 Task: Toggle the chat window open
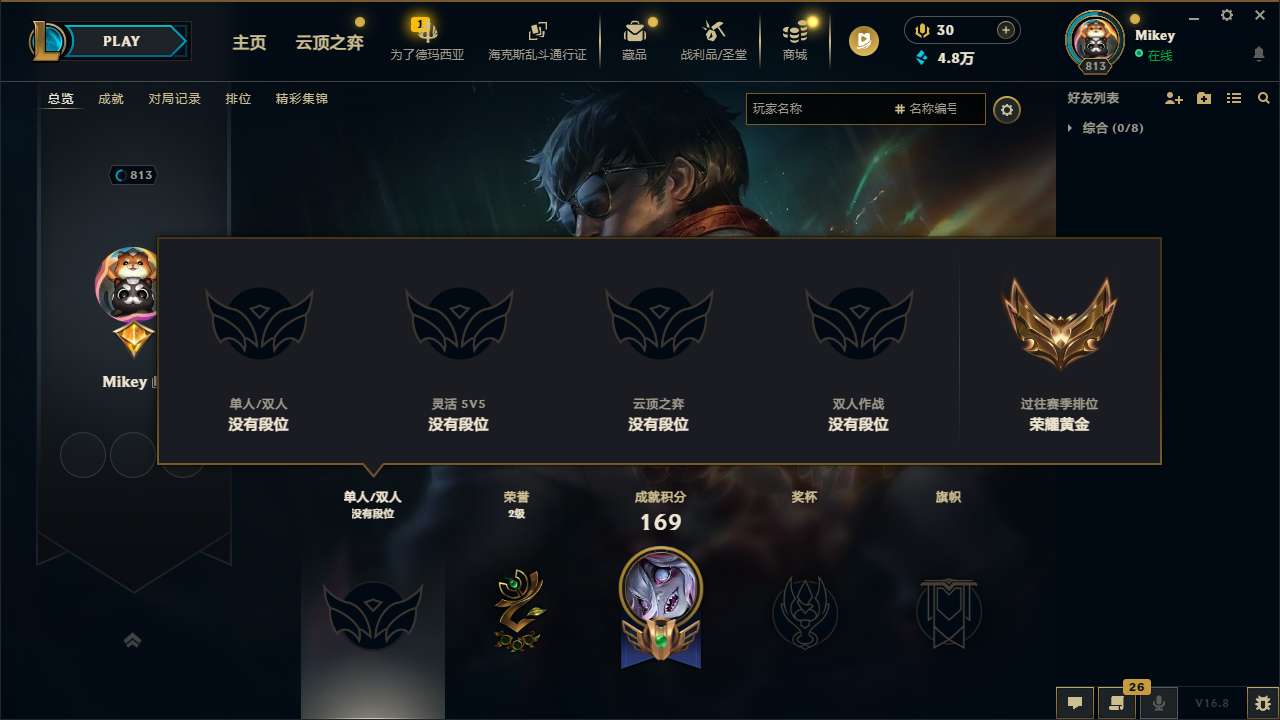point(1074,702)
